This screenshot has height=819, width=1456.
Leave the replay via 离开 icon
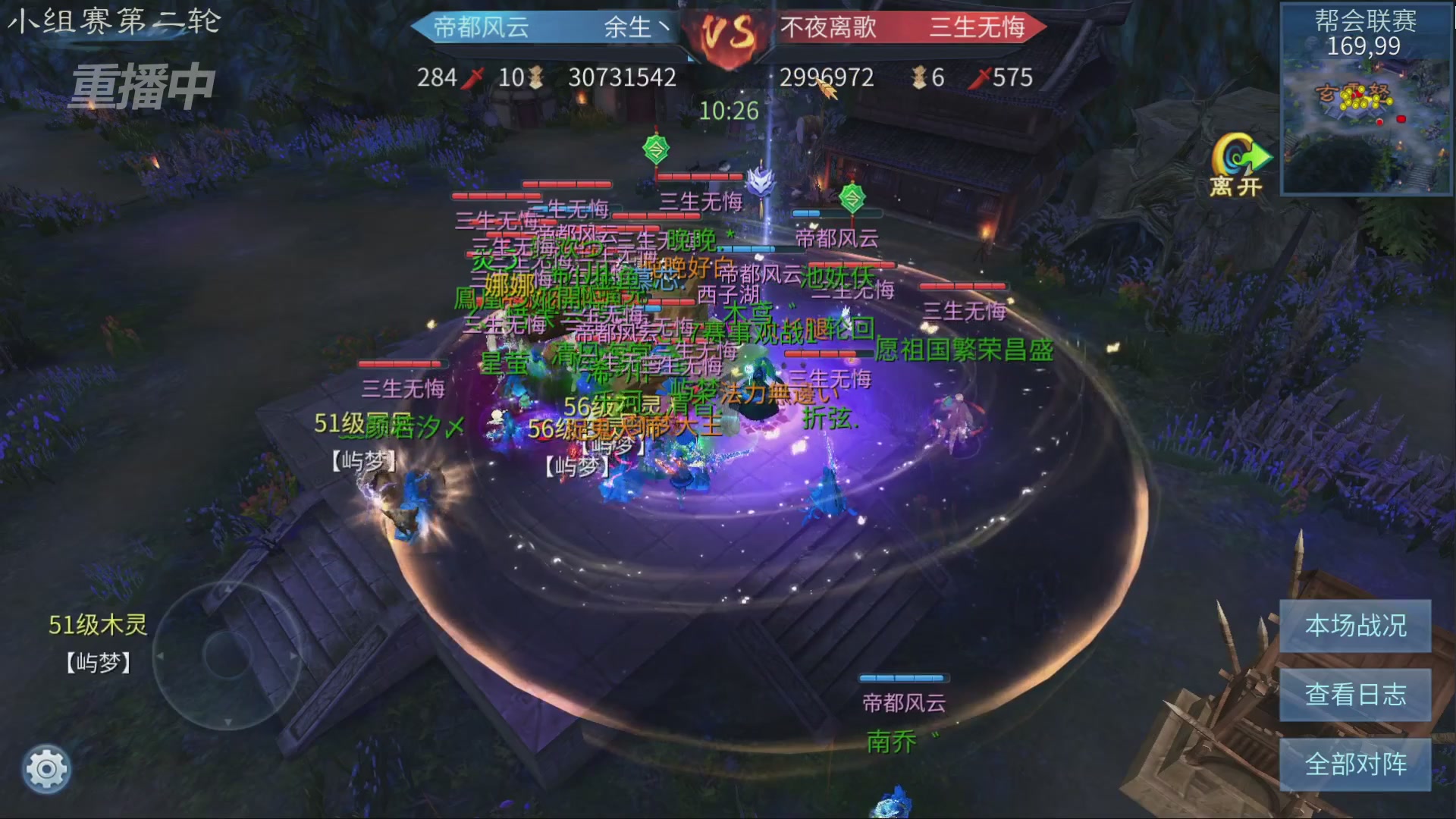coord(1238,165)
